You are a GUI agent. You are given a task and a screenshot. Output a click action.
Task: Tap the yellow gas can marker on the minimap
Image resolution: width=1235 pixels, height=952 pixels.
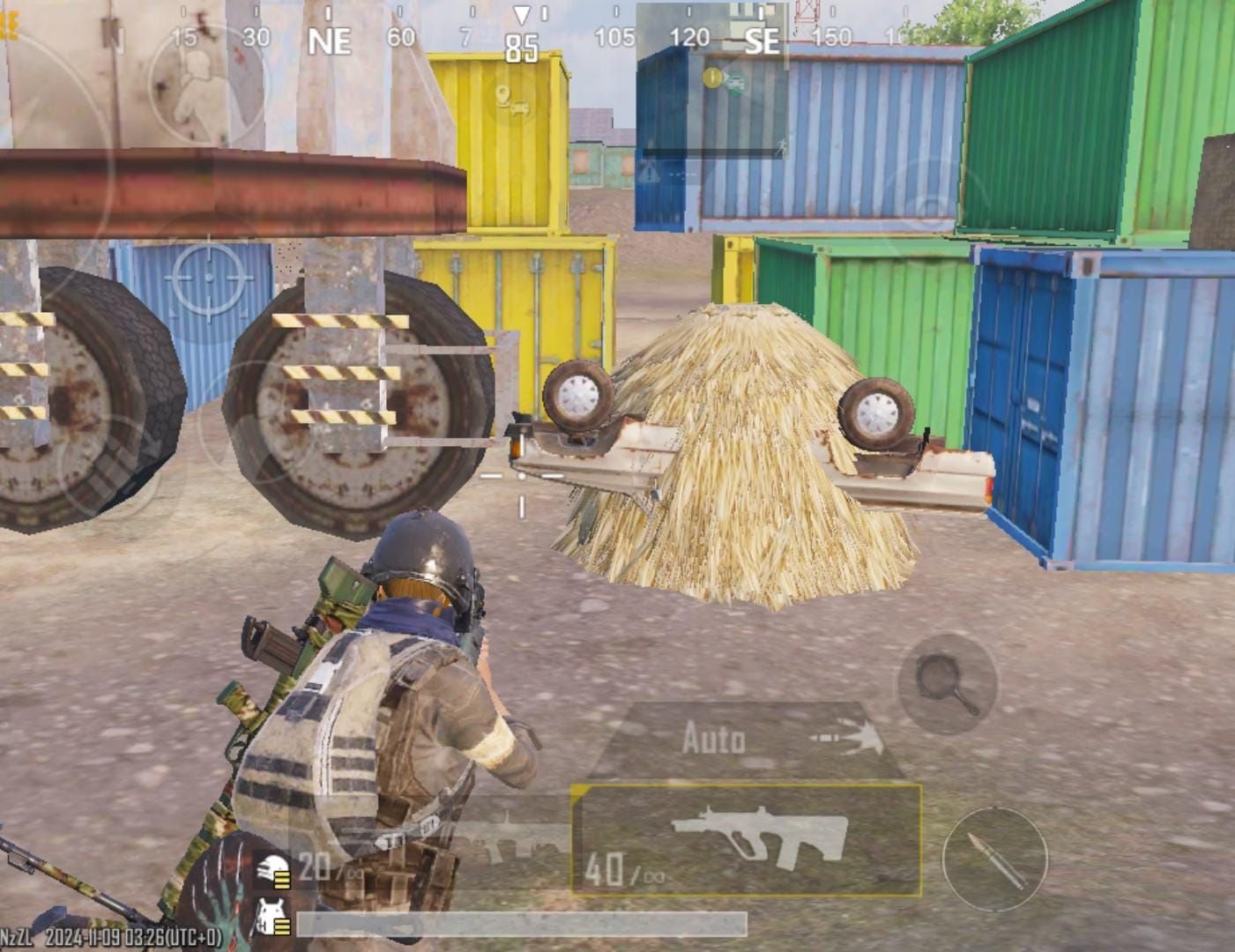pyautogui.click(x=711, y=78)
